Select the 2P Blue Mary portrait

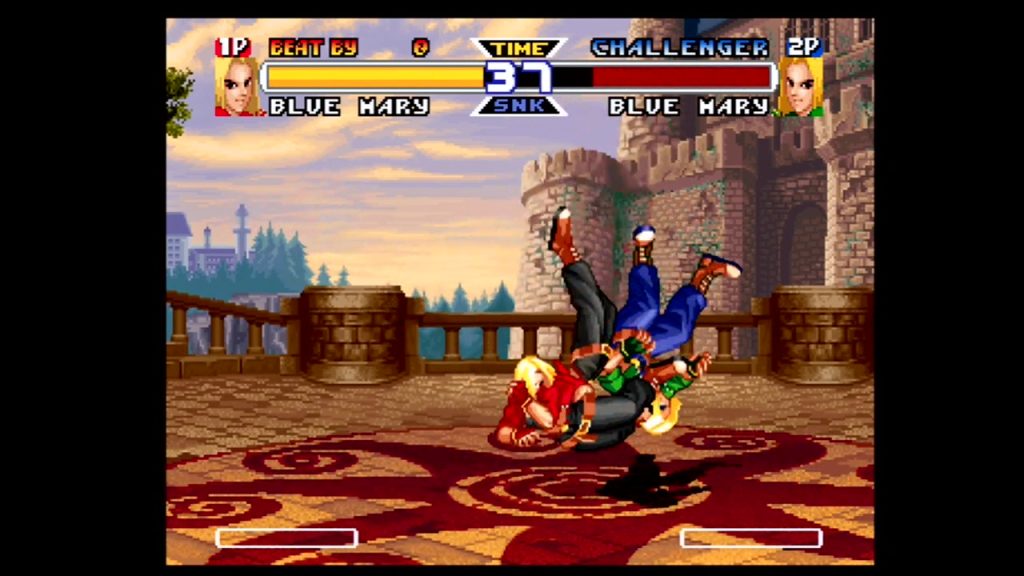(800, 87)
